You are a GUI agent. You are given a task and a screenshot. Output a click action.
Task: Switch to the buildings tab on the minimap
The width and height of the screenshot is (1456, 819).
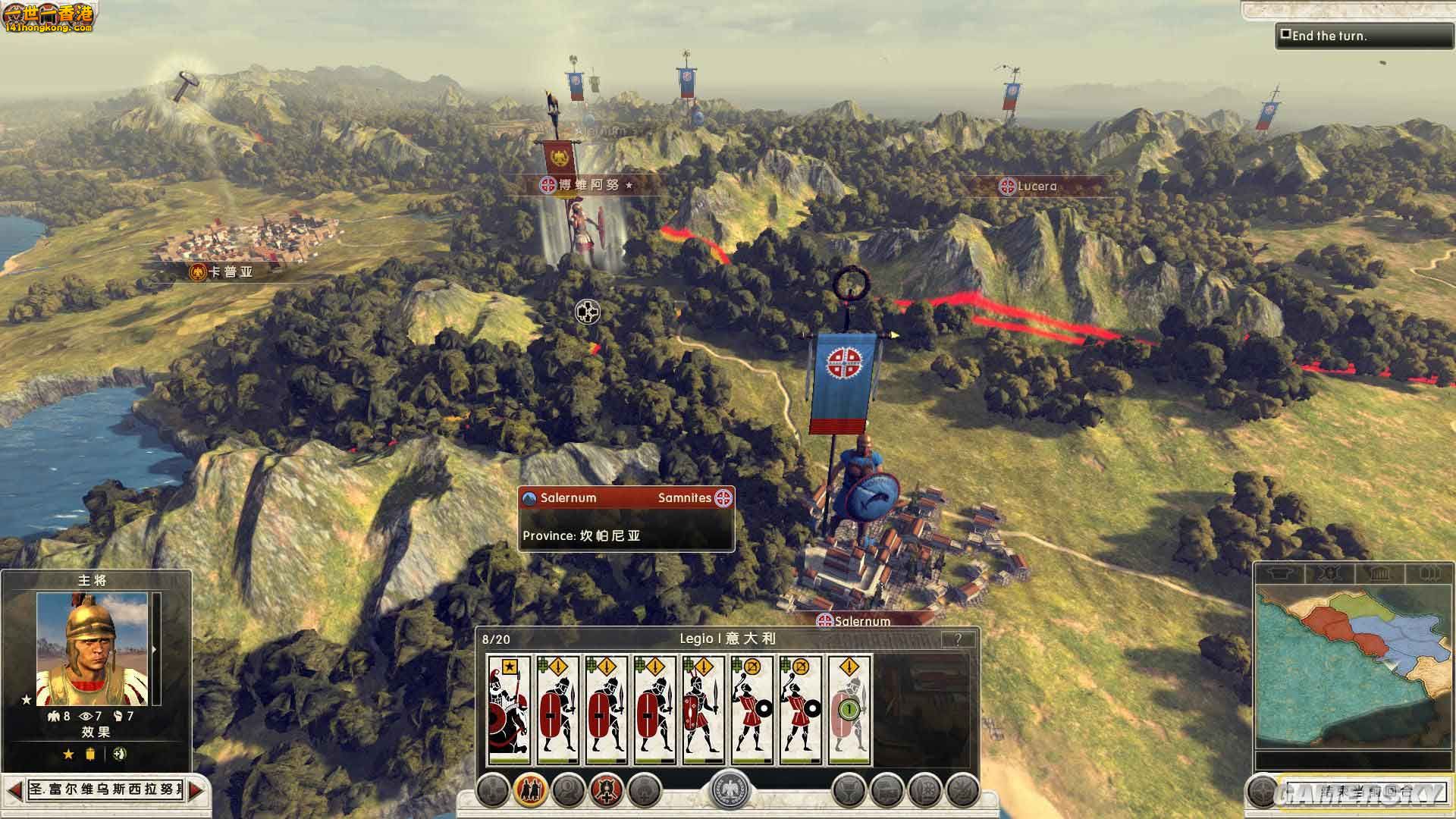[1381, 573]
